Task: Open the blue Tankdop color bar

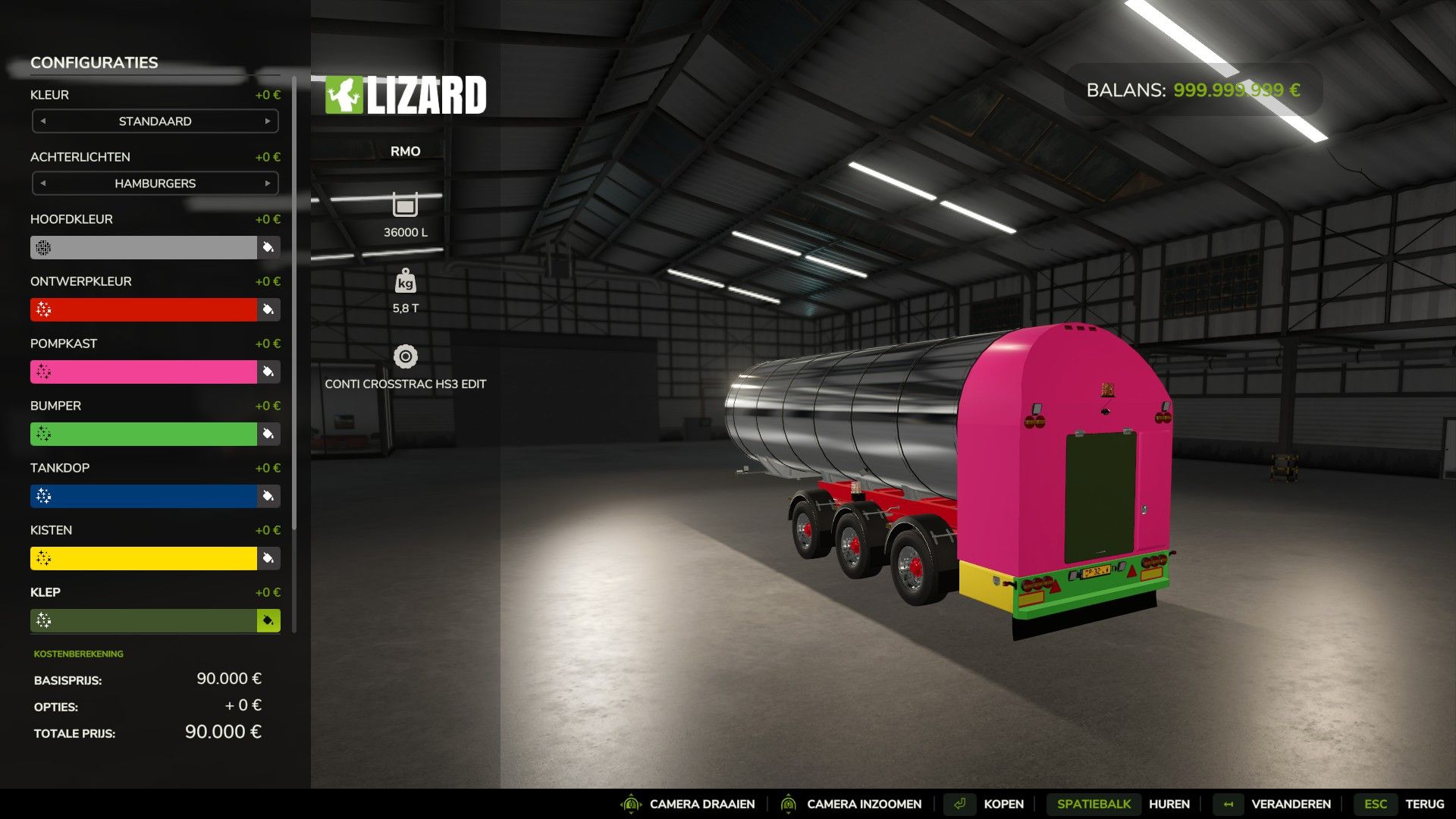Action: tap(144, 496)
